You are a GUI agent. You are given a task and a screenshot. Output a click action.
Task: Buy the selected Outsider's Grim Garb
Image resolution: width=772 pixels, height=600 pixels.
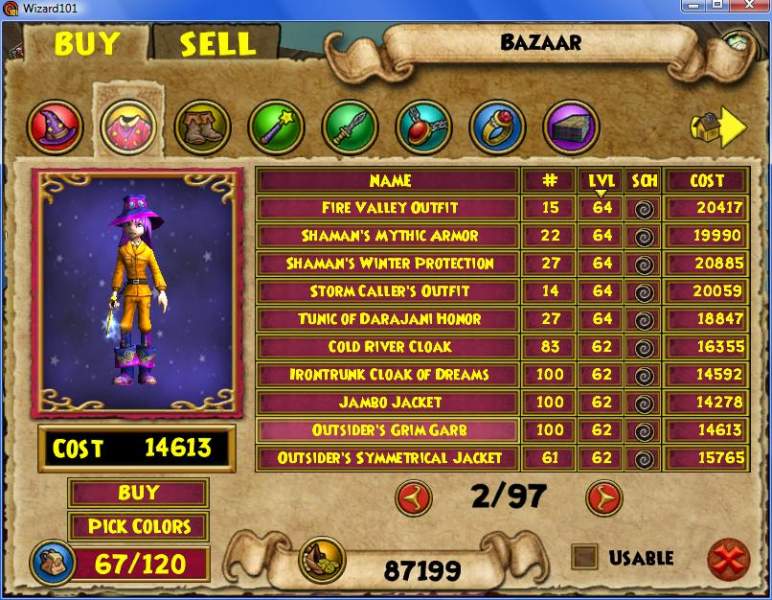click(138, 493)
